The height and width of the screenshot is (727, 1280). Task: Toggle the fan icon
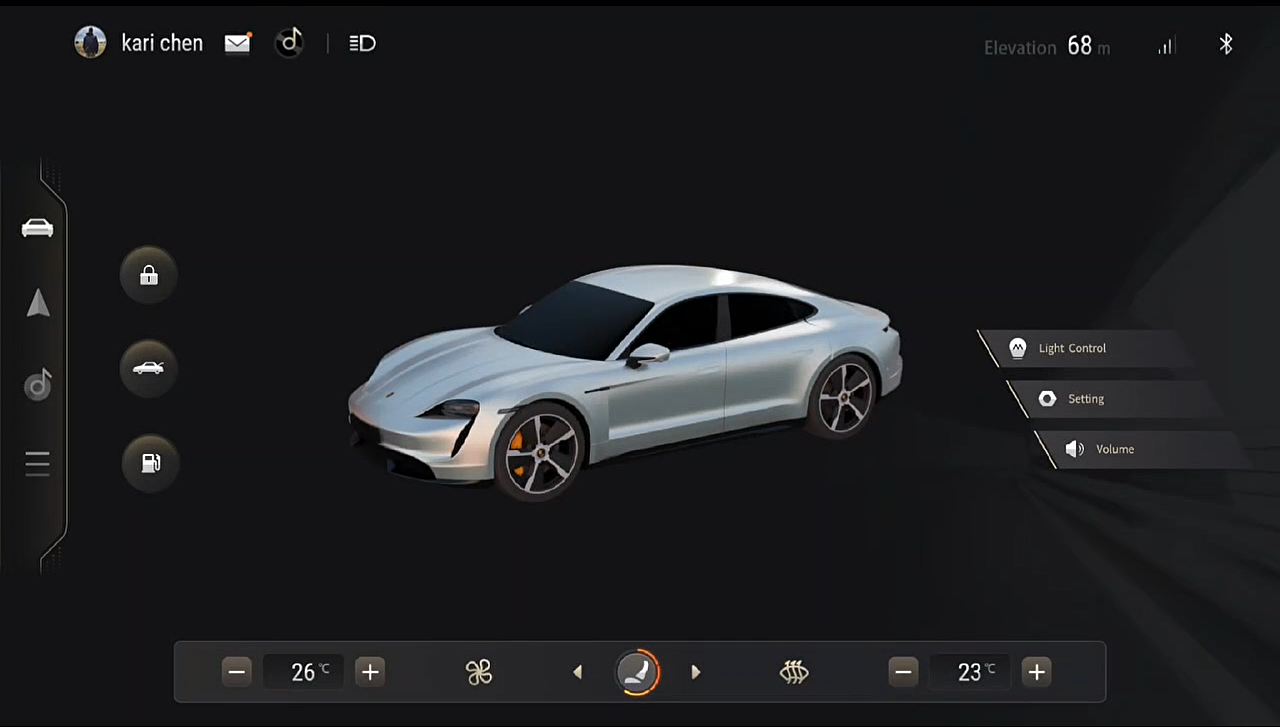tap(479, 672)
